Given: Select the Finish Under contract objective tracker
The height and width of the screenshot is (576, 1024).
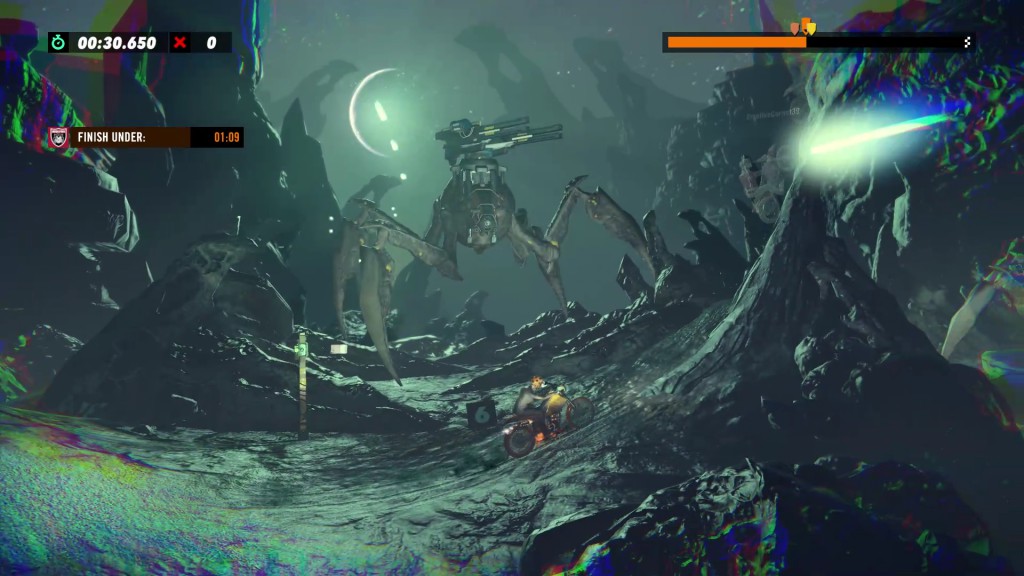Looking at the screenshot, I should point(146,137).
